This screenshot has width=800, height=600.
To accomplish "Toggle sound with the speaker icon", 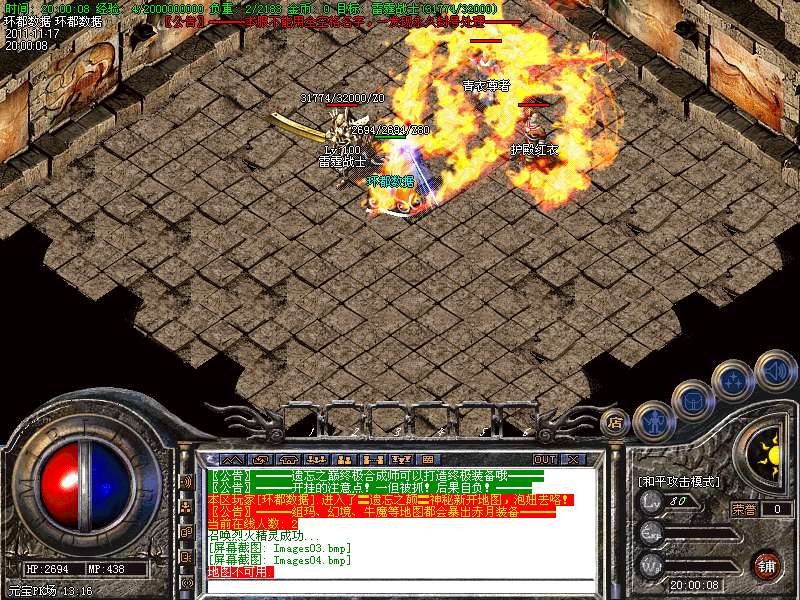I will pyautogui.click(x=774, y=368).
